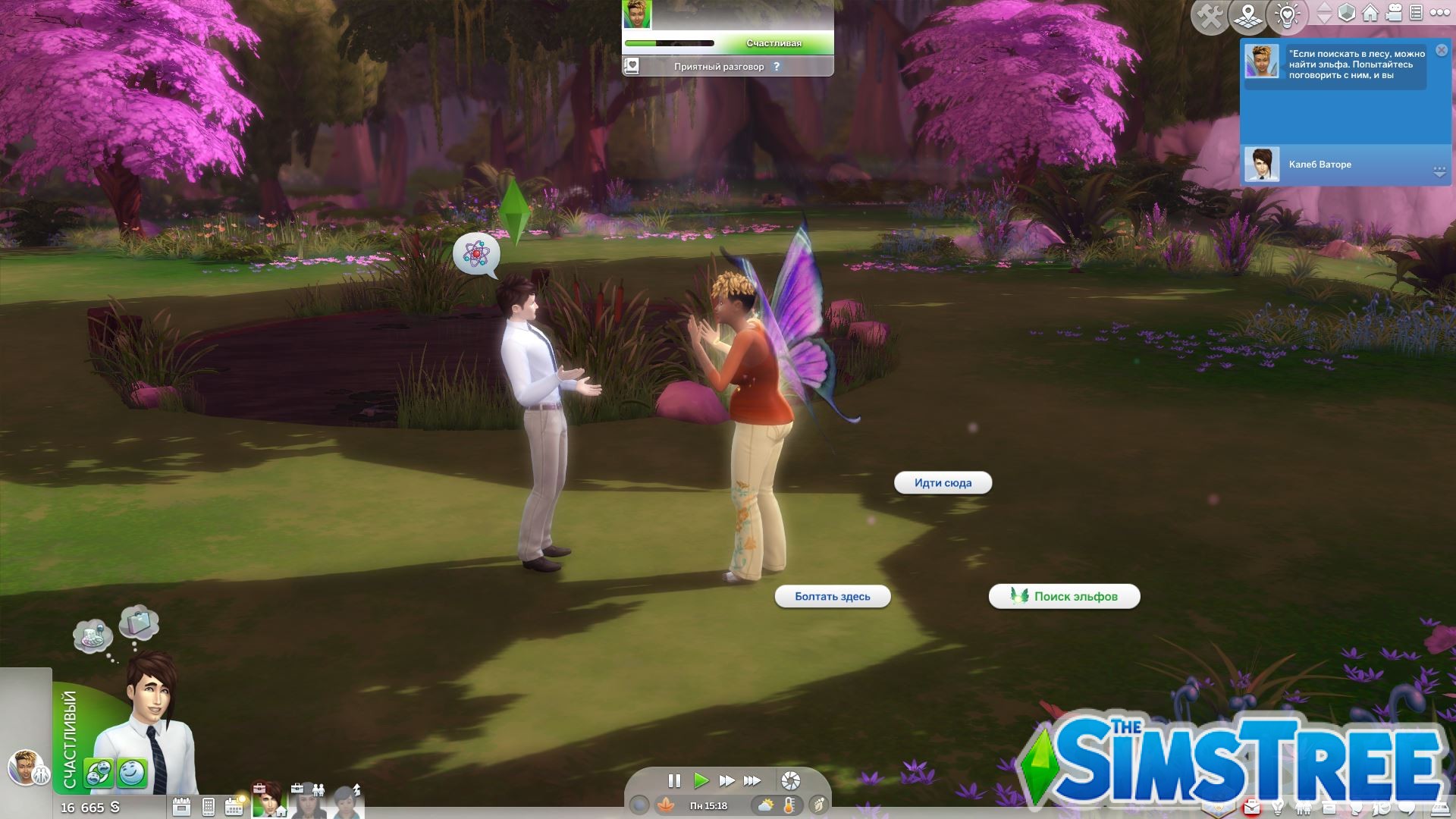Image resolution: width=1456 pixels, height=819 pixels.
Task: Open the phone icon in the bottom bar
Action: (209, 806)
